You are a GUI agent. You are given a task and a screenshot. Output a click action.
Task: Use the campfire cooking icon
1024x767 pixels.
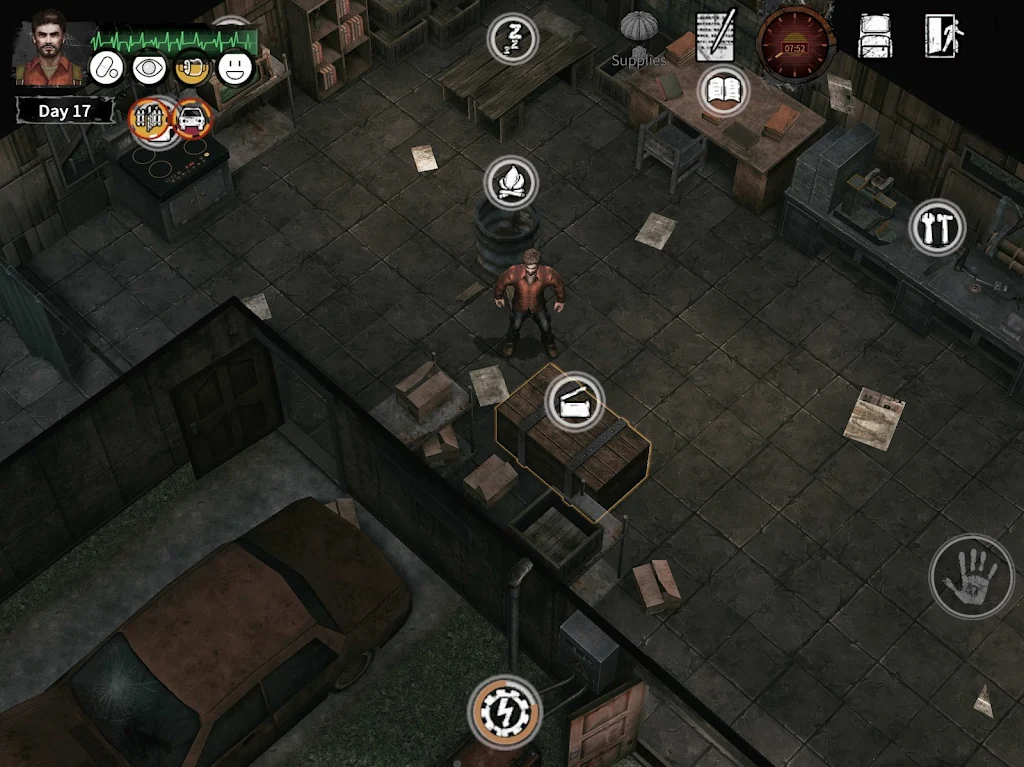511,182
